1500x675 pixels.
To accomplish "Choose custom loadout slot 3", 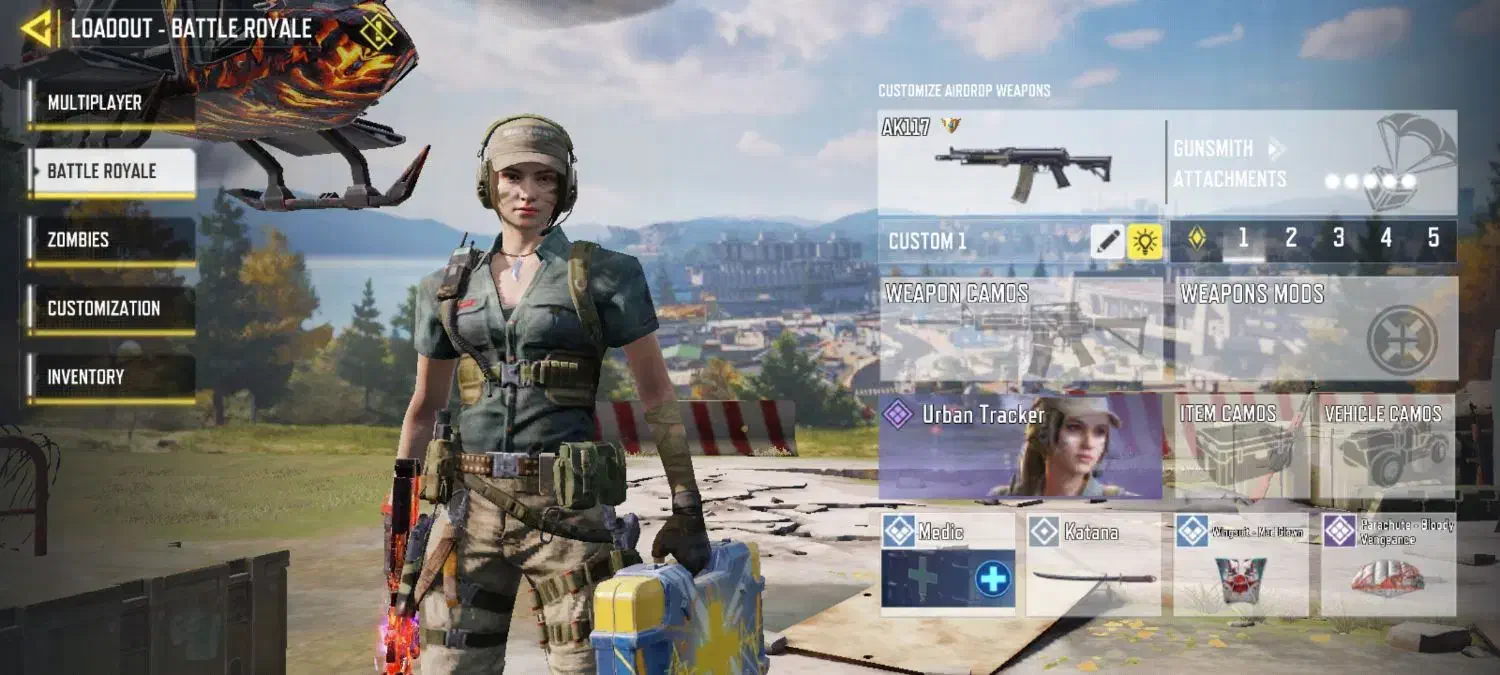I will tap(1338, 239).
